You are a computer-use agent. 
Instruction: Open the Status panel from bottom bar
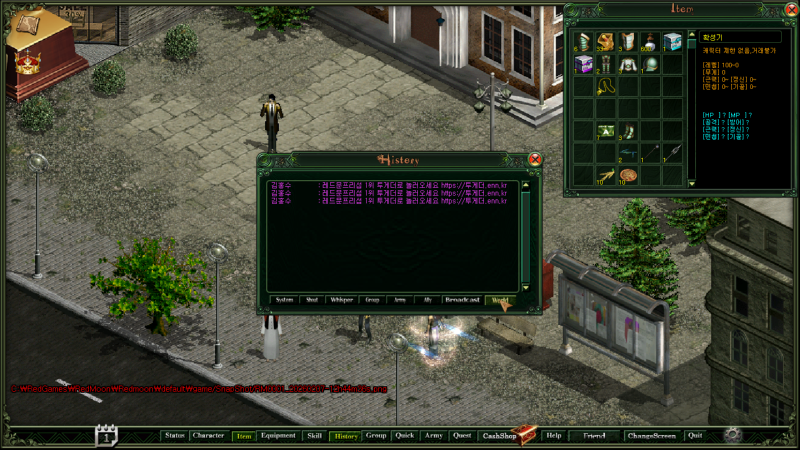tap(175, 436)
